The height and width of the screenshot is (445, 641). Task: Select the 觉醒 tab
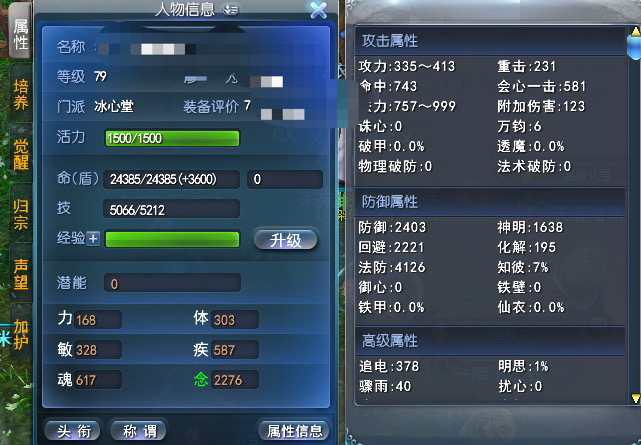tap(20, 157)
